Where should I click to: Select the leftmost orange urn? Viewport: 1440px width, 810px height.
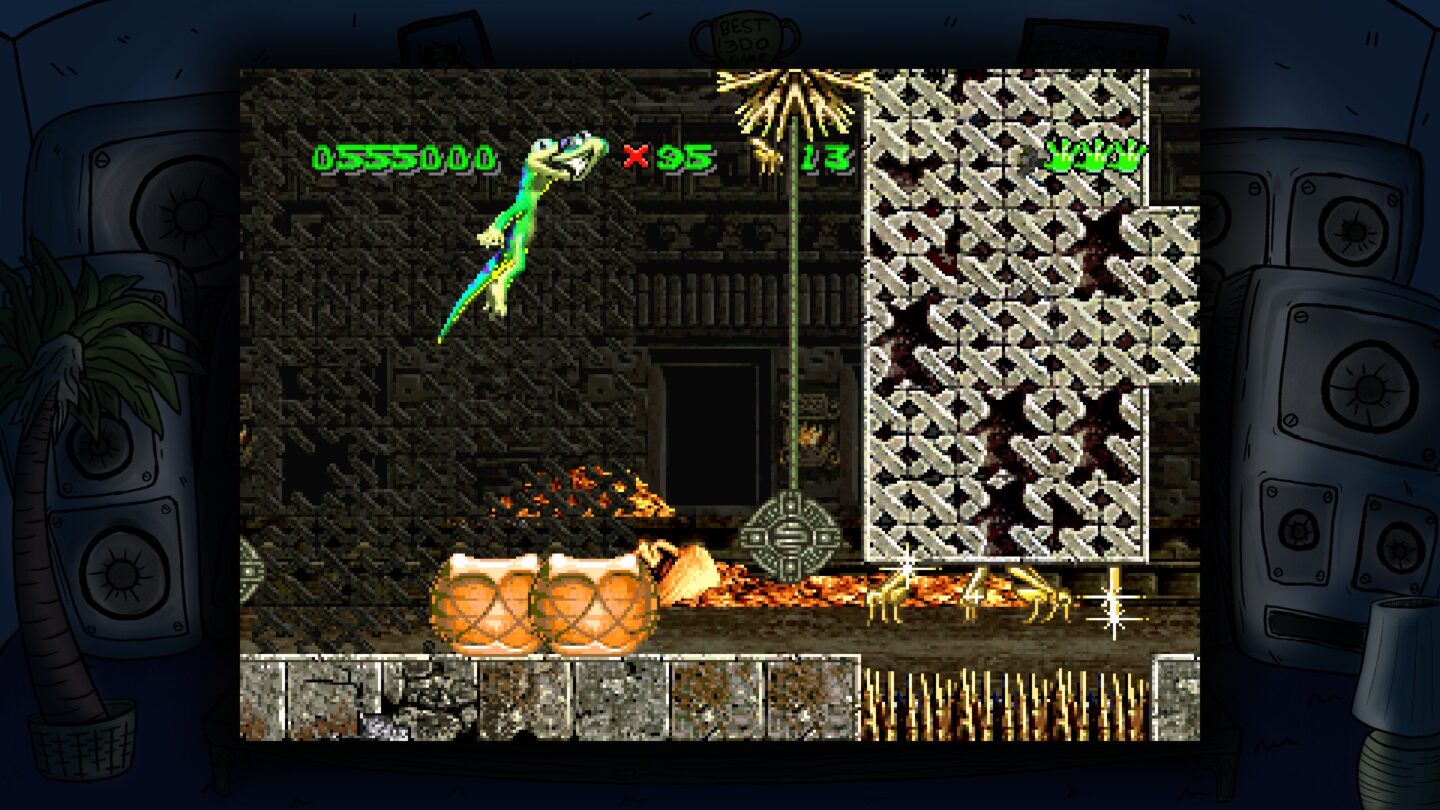tap(485, 600)
